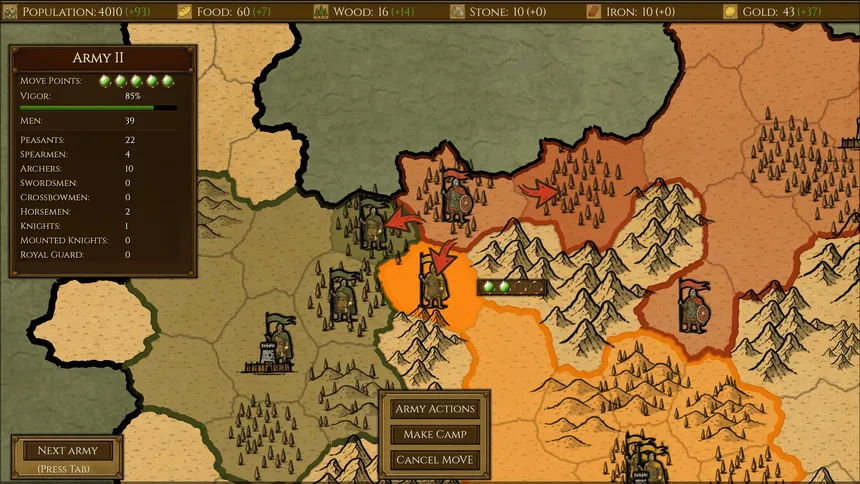Switch to the next army
The width and height of the screenshot is (860, 484).
[x=66, y=451]
